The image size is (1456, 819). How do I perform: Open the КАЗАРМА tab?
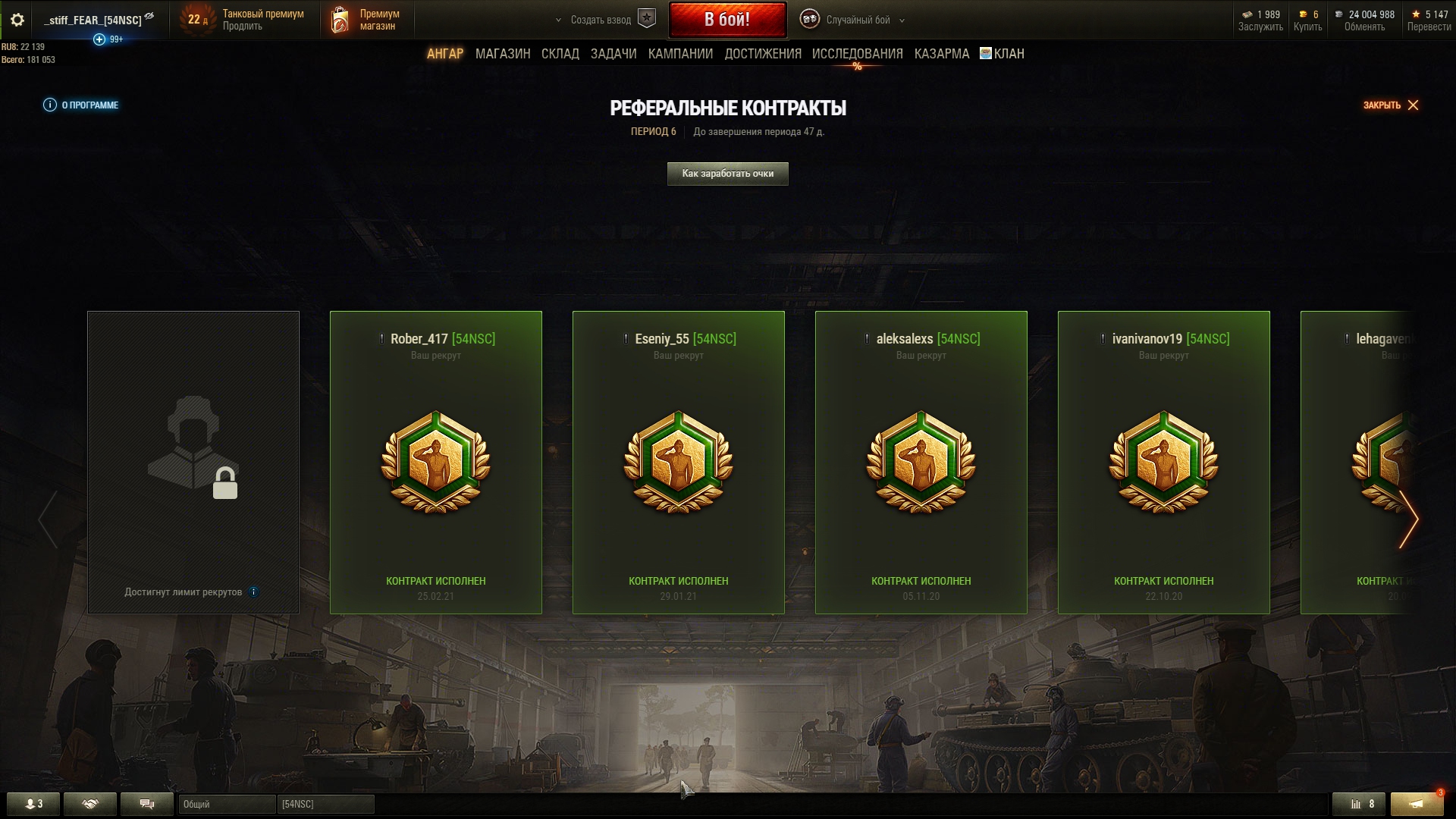pos(941,54)
